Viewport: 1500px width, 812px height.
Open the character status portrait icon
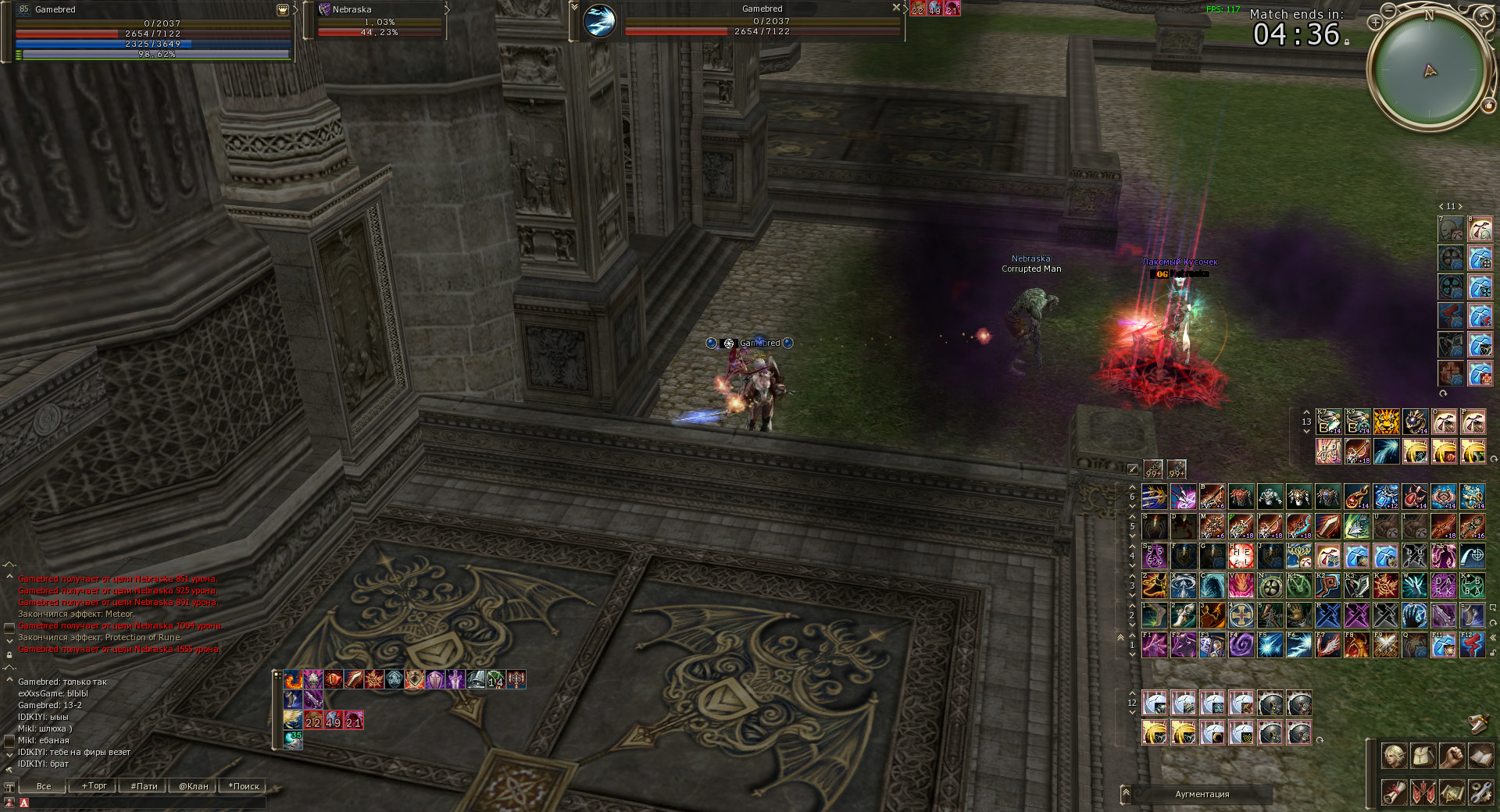pos(1395,756)
